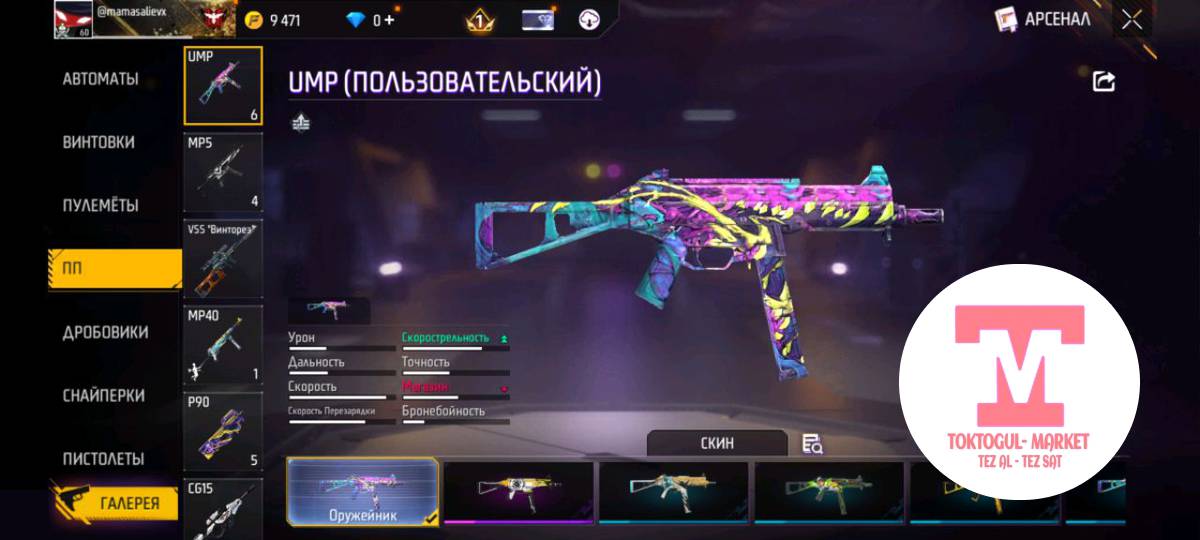Select the MP5 weapon tile
The image size is (1200, 540).
(223, 172)
